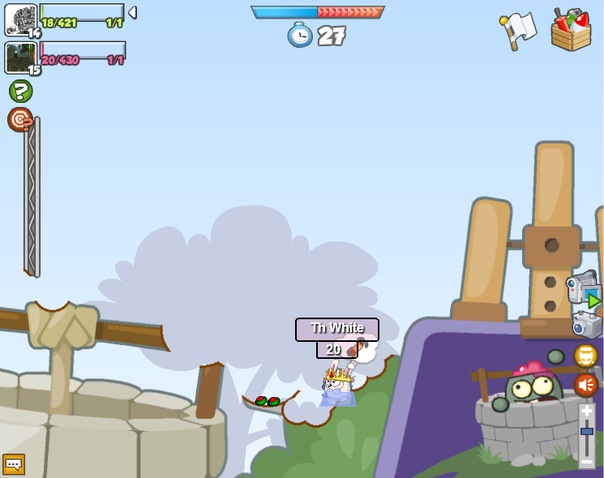This screenshot has height=478, width=604.
Task: Click the yellow mask face button
Action: 586,355
